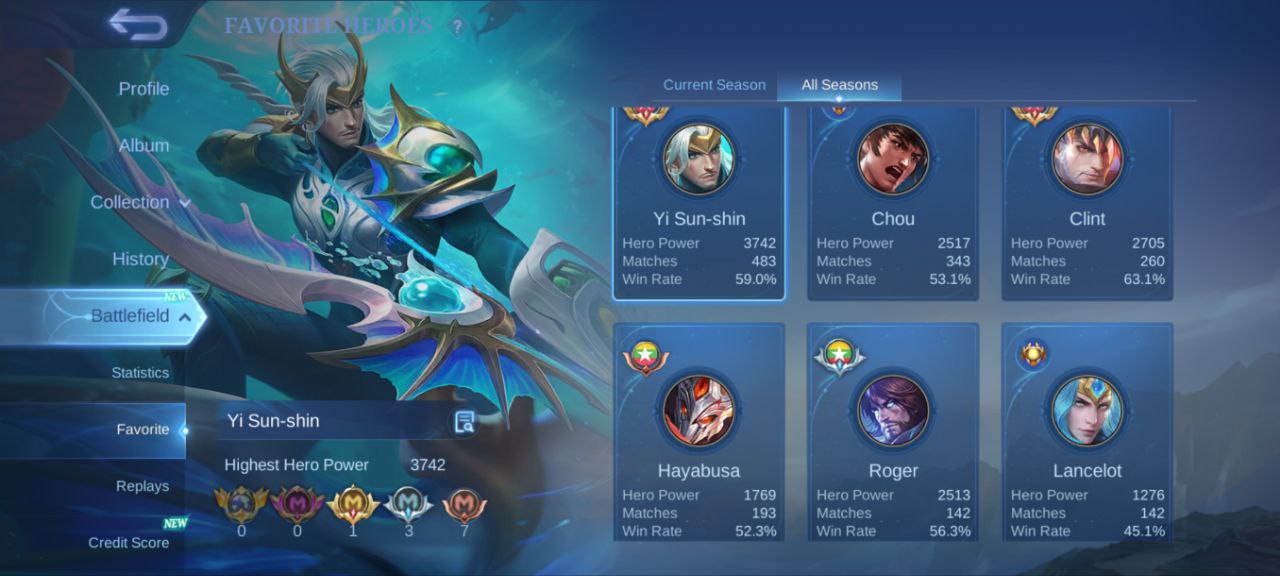
Task: Pick the Clint hero card
Action: (x=1087, y=204)
